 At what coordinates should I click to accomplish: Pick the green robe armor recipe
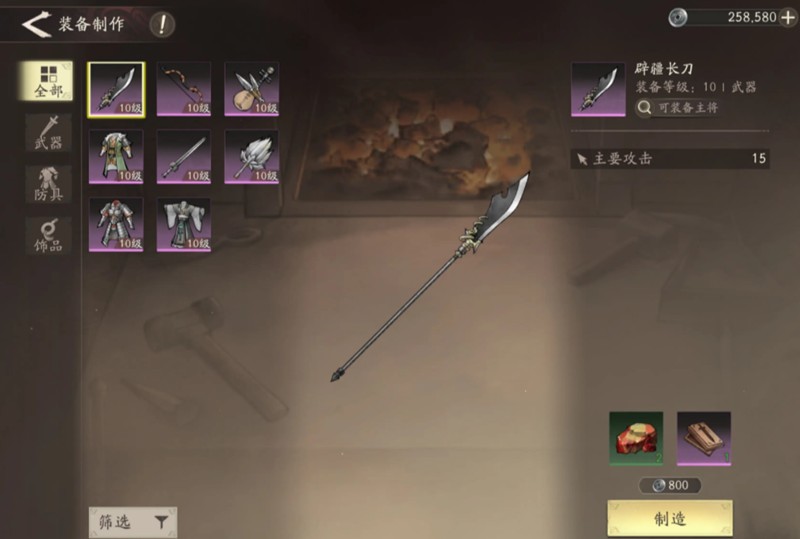coord(116,157)
